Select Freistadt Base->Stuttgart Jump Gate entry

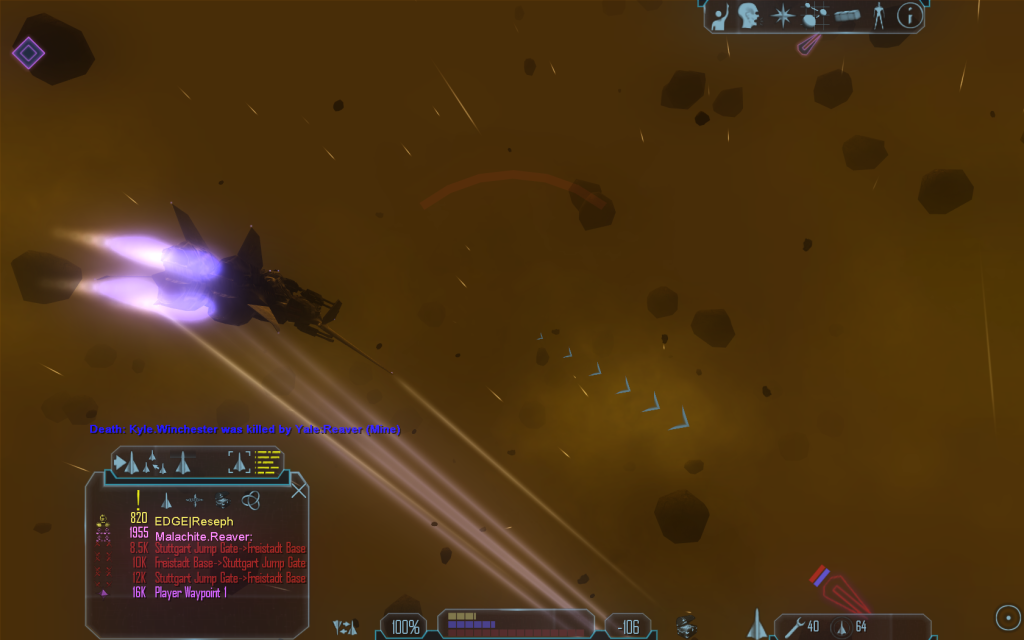point(230,563)
